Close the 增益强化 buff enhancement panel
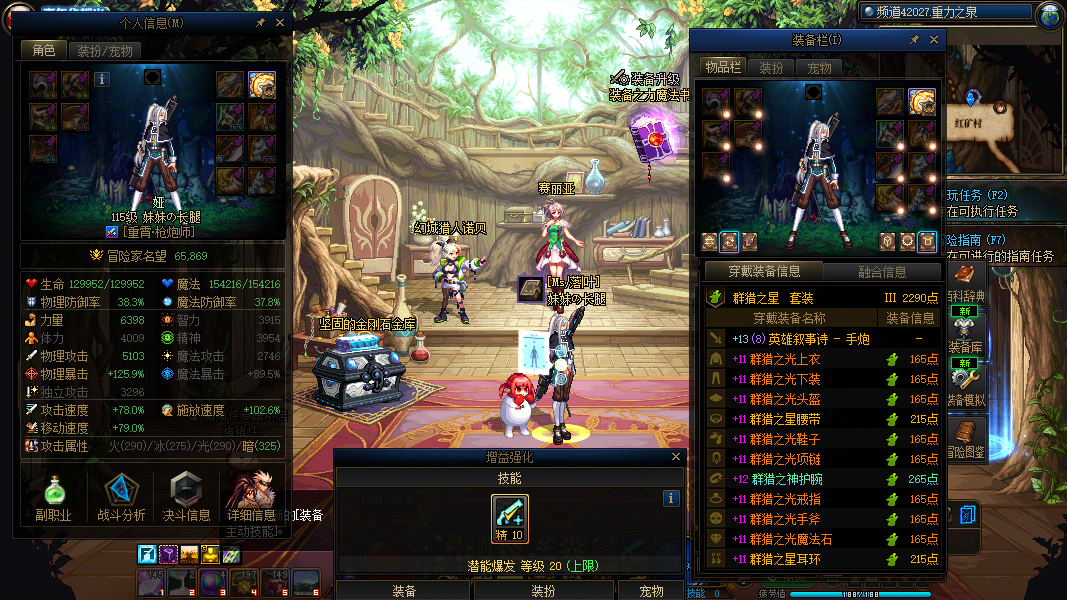This screenshot has height=600, width=1067. pyautogui.click(x=676, y=457)
